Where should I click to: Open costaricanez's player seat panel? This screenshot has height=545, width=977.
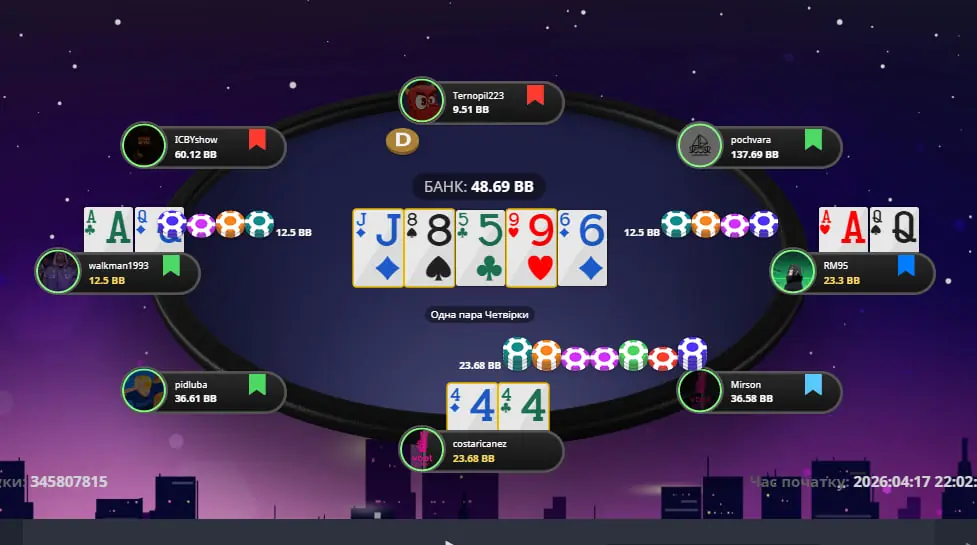481,450
